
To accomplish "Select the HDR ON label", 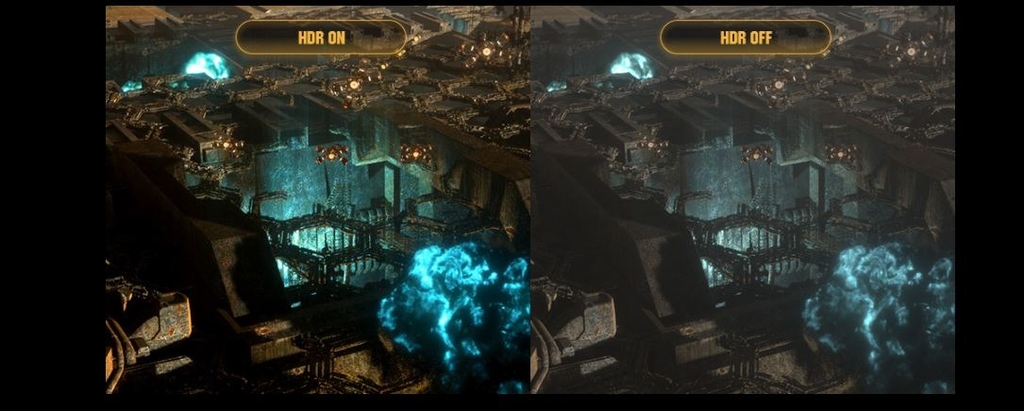I will (x=321, y=38).
